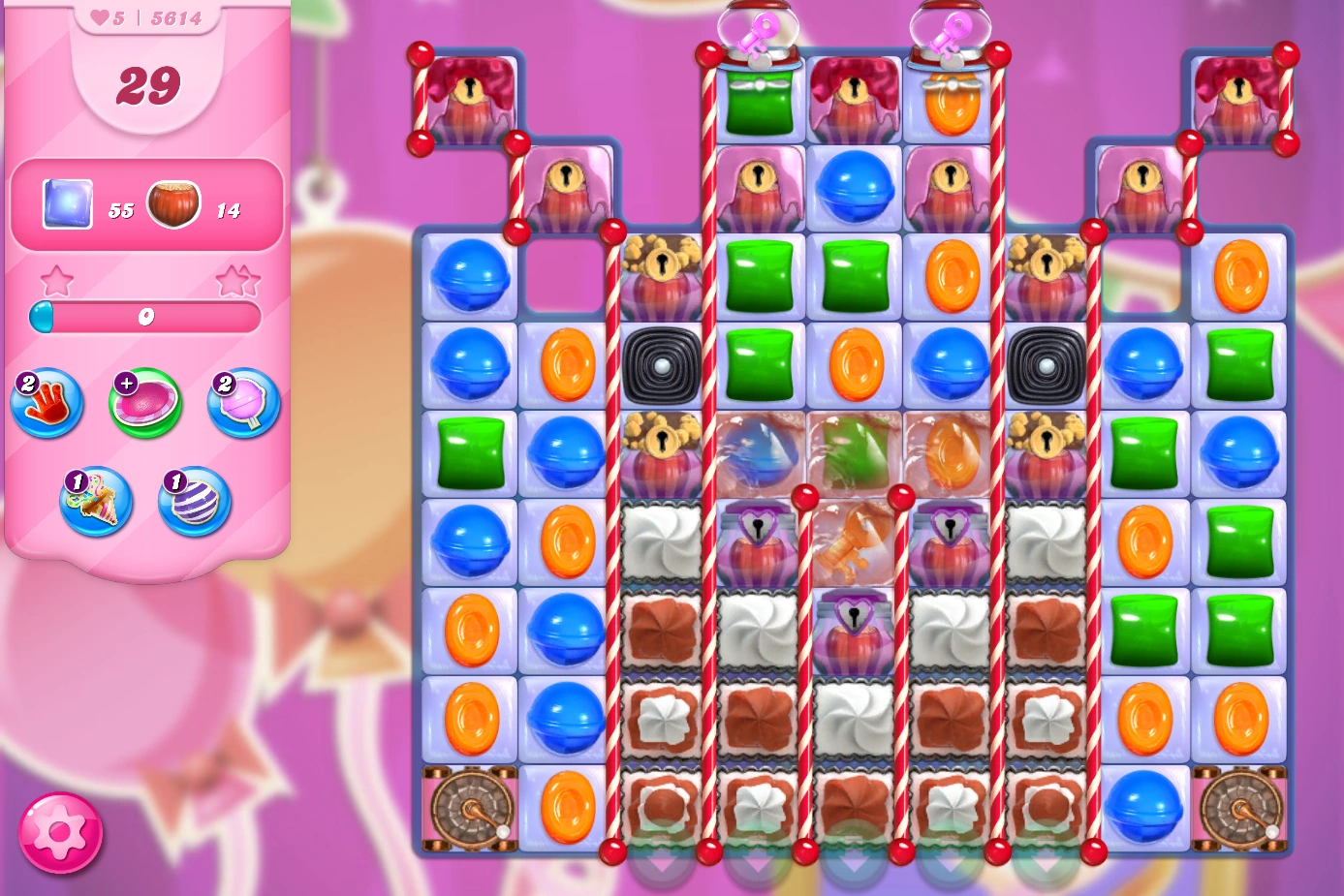Viewport: 1344px width, 896px height.
Task: Tap a black licorice swirl blocker
Action: click(663, 365)
